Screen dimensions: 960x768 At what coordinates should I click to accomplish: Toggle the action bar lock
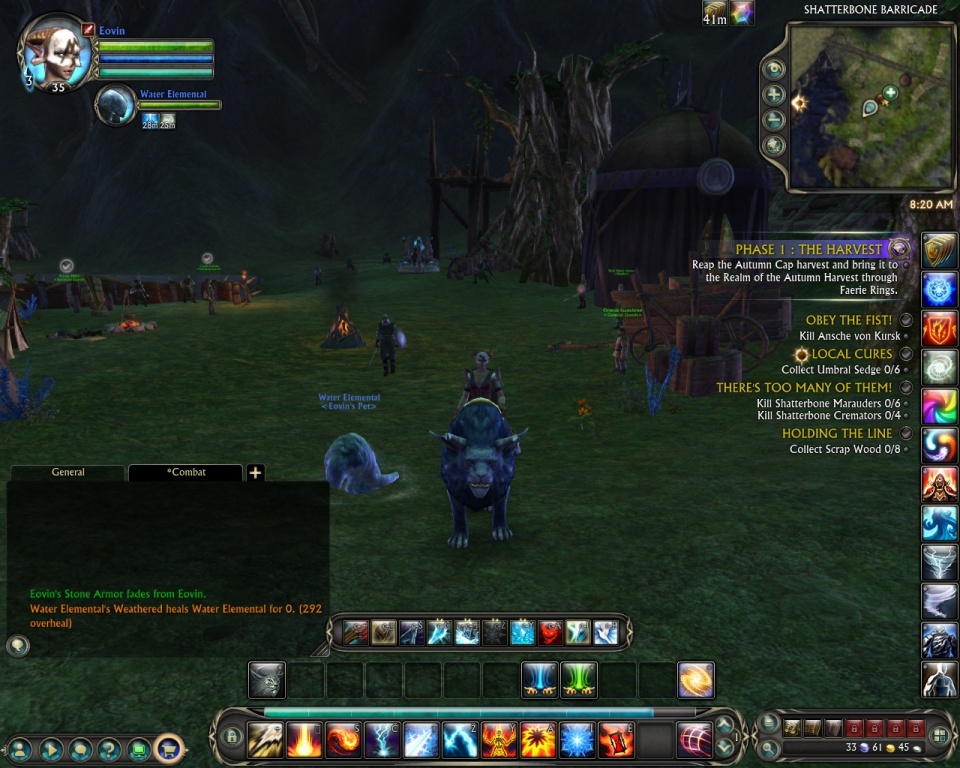pyautogui.click(x=232, y=738)
